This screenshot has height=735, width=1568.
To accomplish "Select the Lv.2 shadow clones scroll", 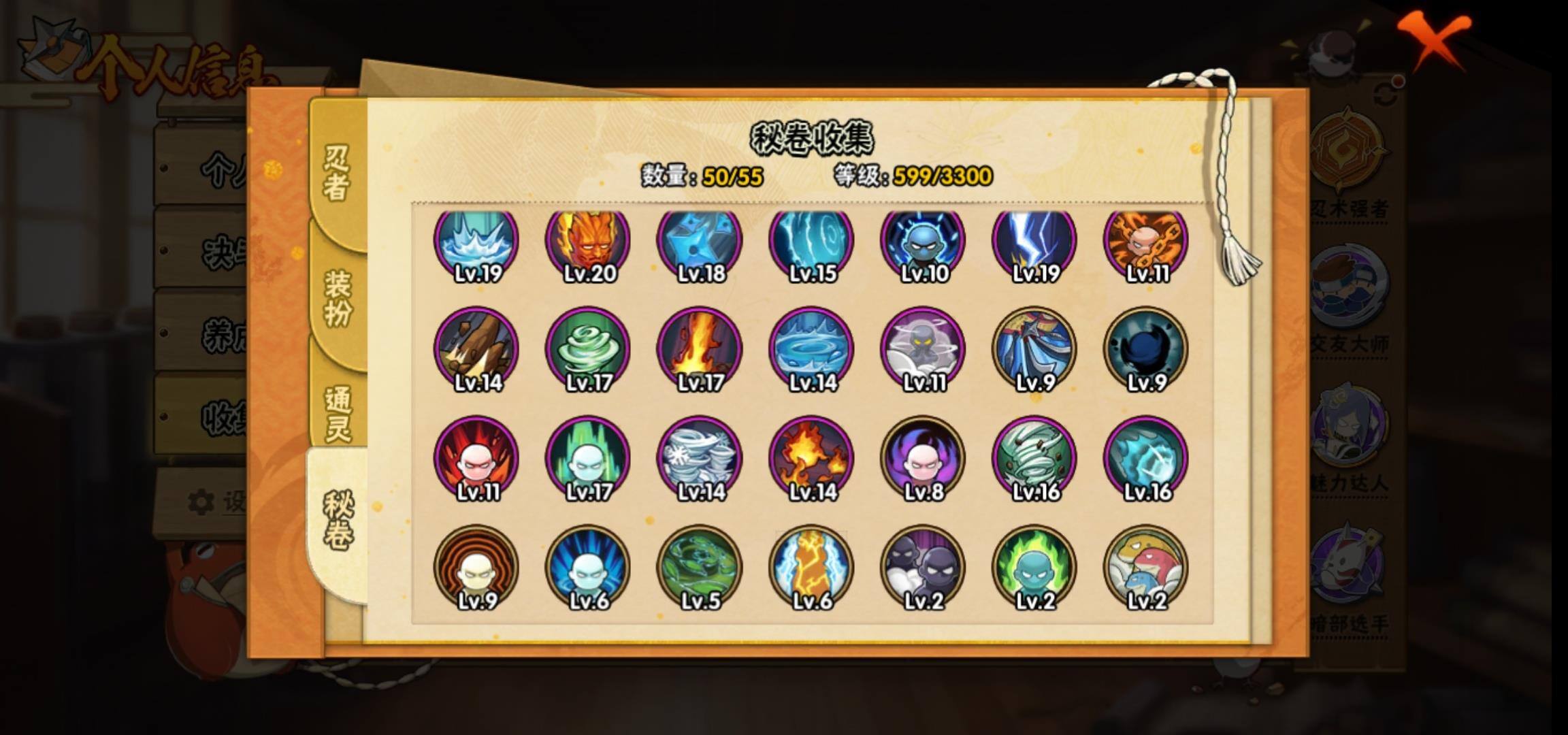I will [924, 568].
